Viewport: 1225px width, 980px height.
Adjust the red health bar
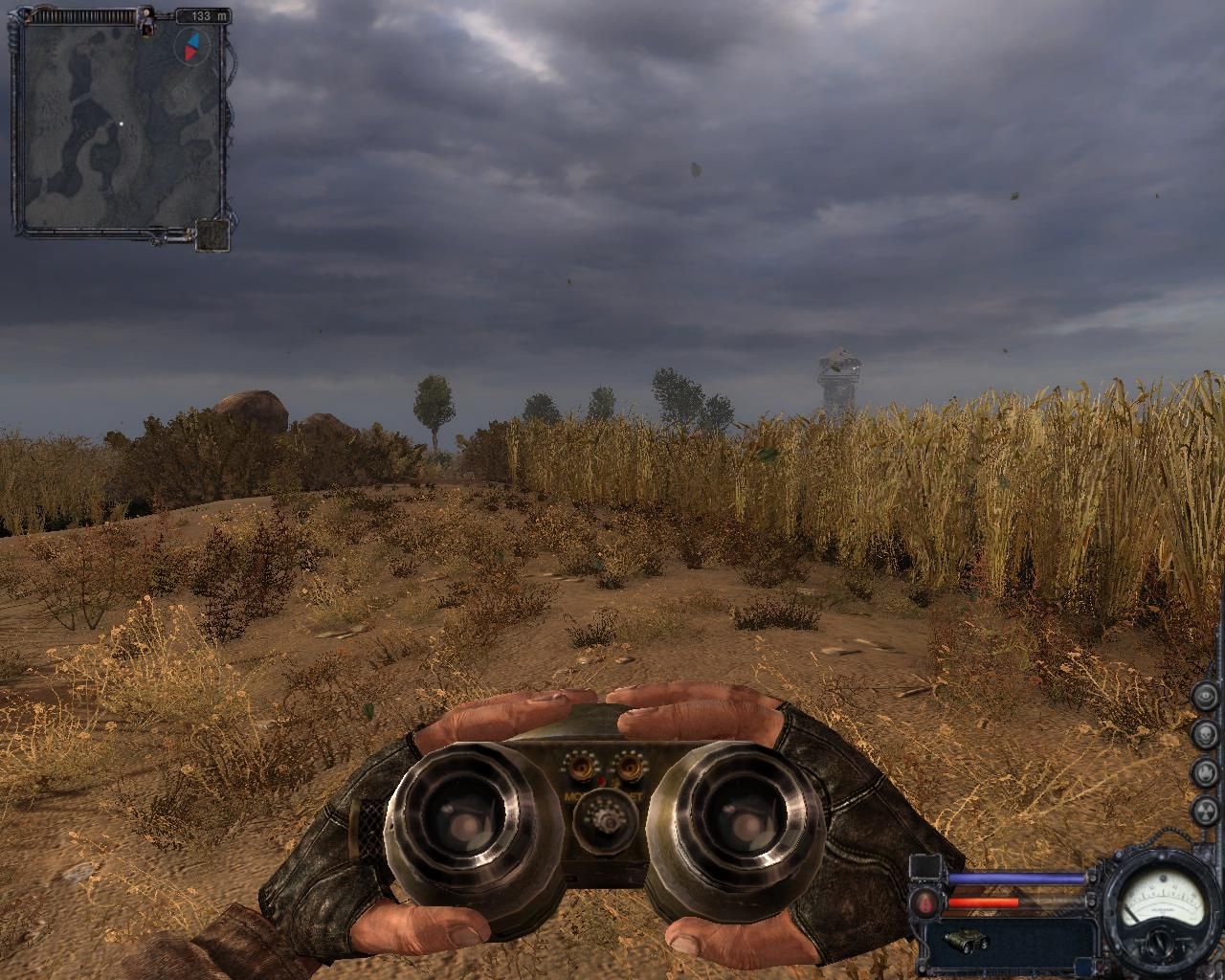pyautogui.click(x=984, y=902)
